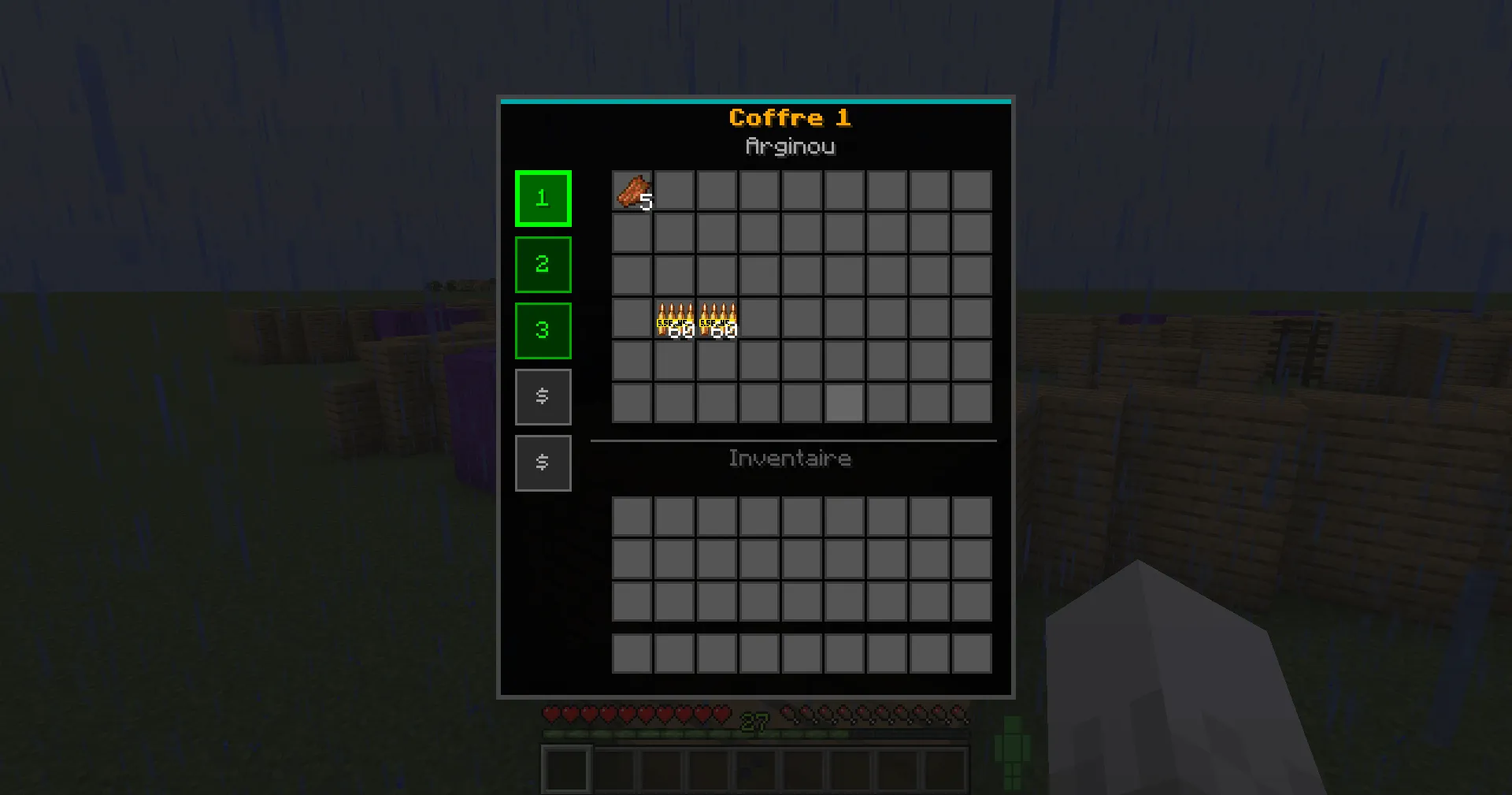The image size is (1512, 795).
Task: Click the top-left inventory slot
Action: tap(632, 516)
